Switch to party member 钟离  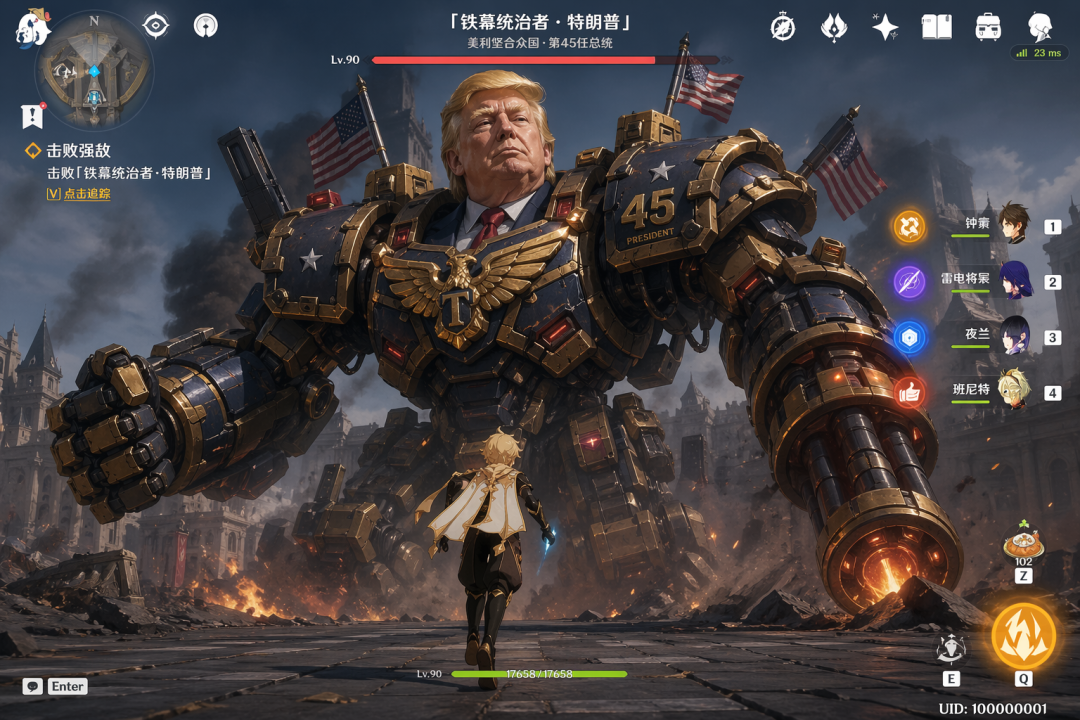(x=1012, y=224)
